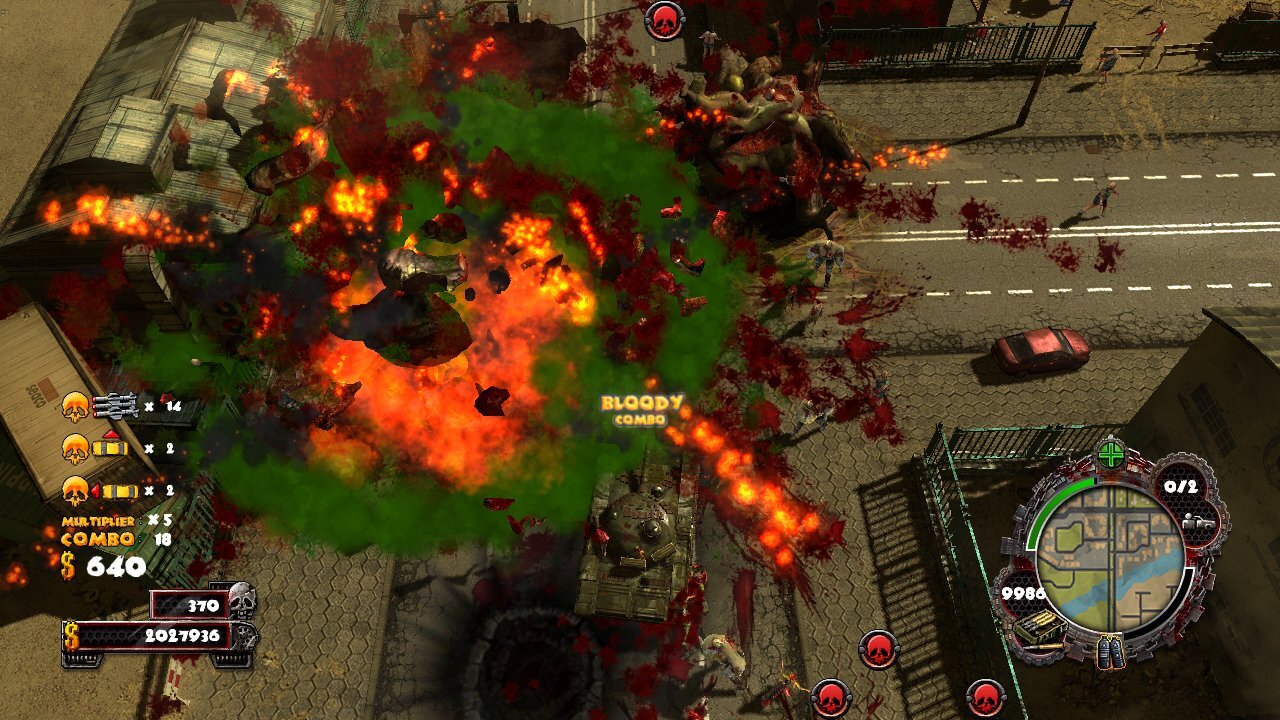Select the rocket launcher weapon icon
The height and width of the screenshot is (720, 1280).
[115, 405]
